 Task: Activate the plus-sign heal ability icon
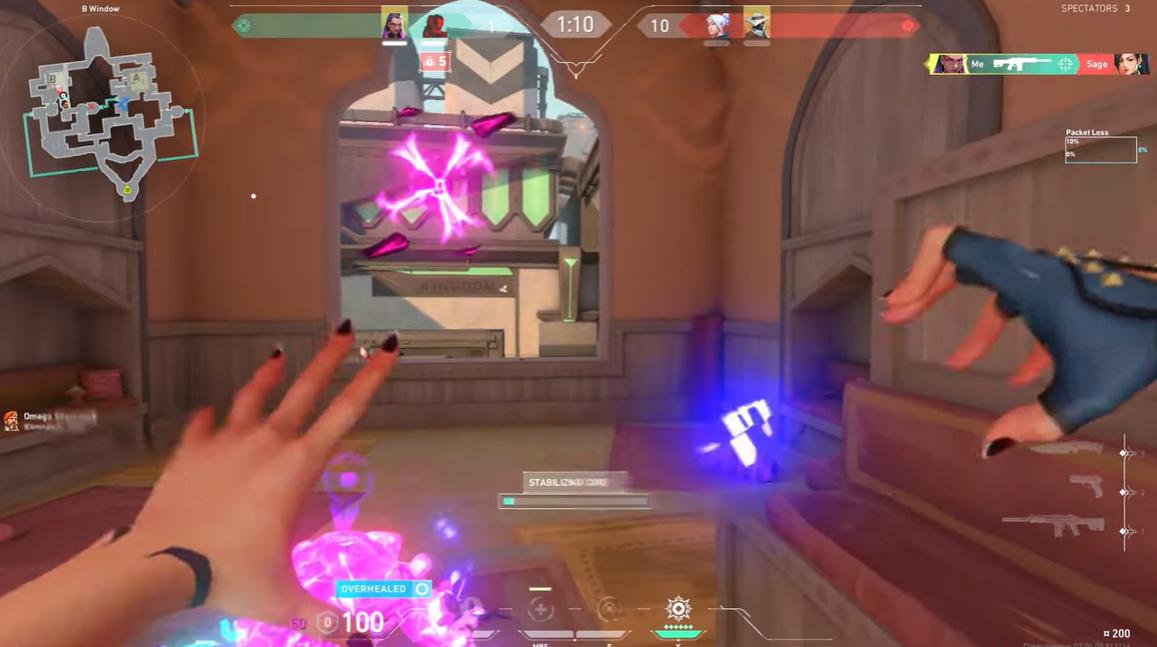[x=541, y=608]
